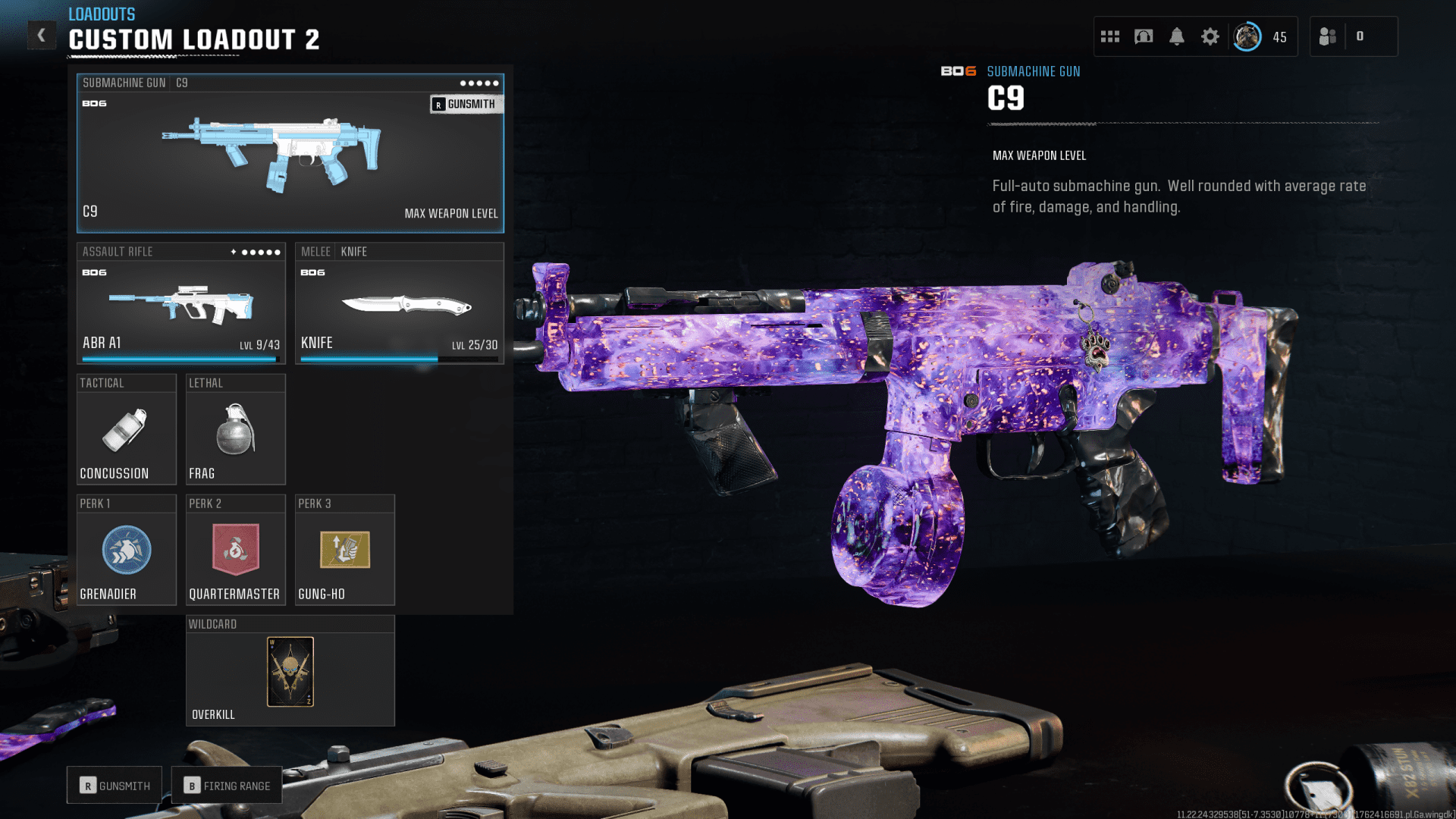Select the ABR A1 assault rifle slot
This screenshot has height=819, width=1456.
point(180,303)
